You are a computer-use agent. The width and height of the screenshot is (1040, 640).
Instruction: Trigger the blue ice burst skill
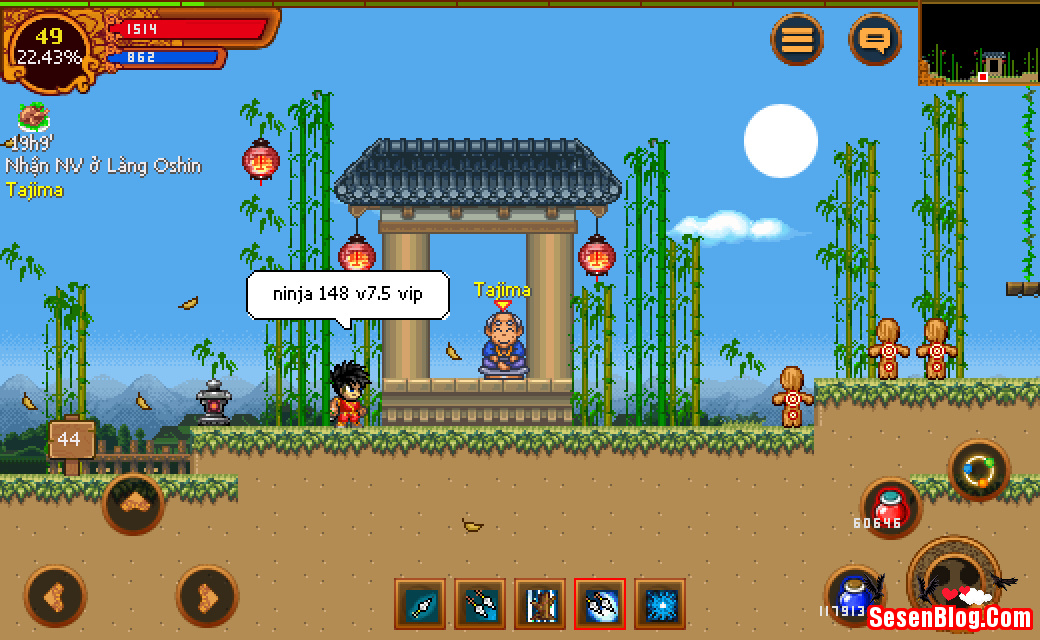660,604
